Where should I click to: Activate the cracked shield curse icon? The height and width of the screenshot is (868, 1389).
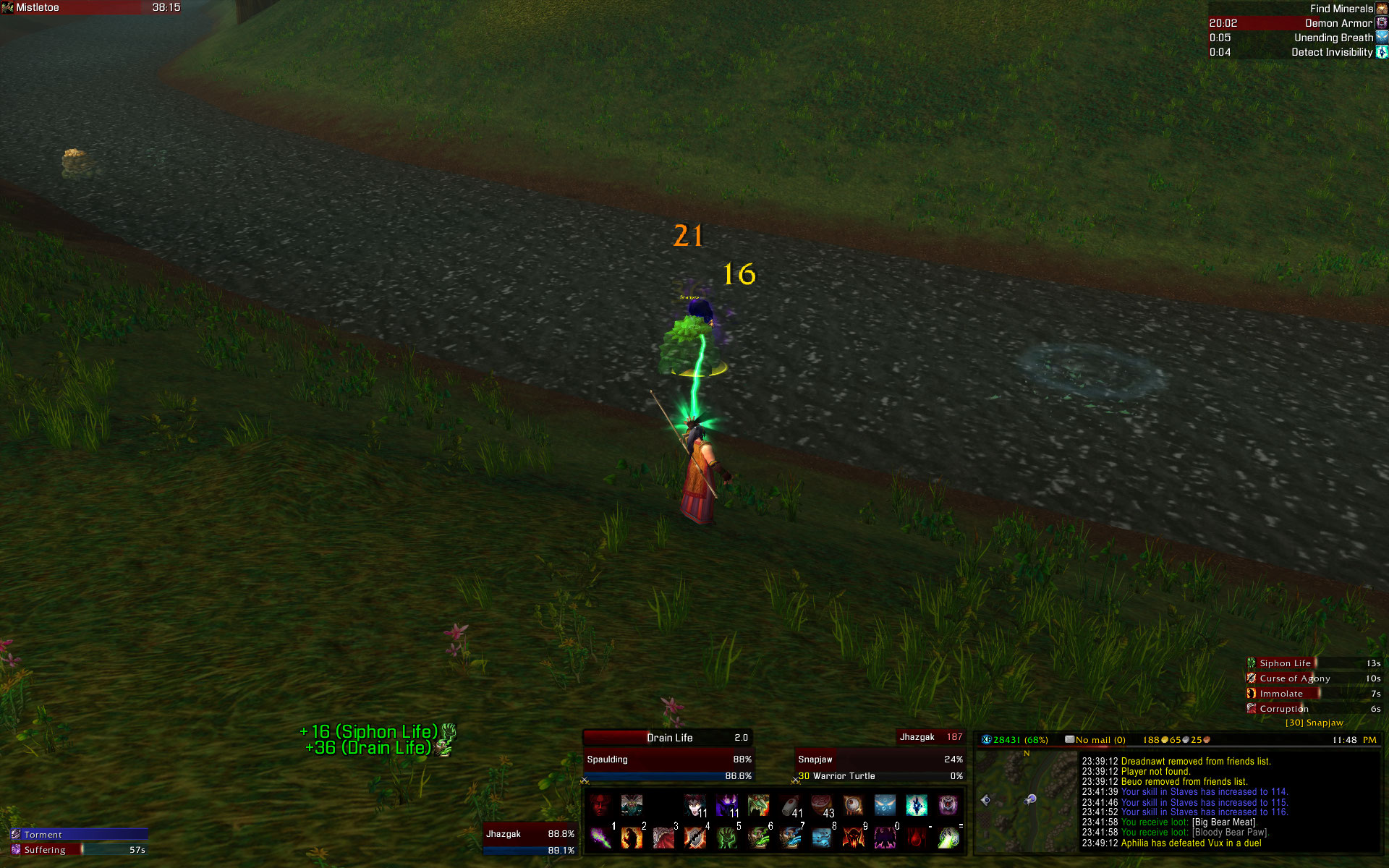[x=695, y=838]
